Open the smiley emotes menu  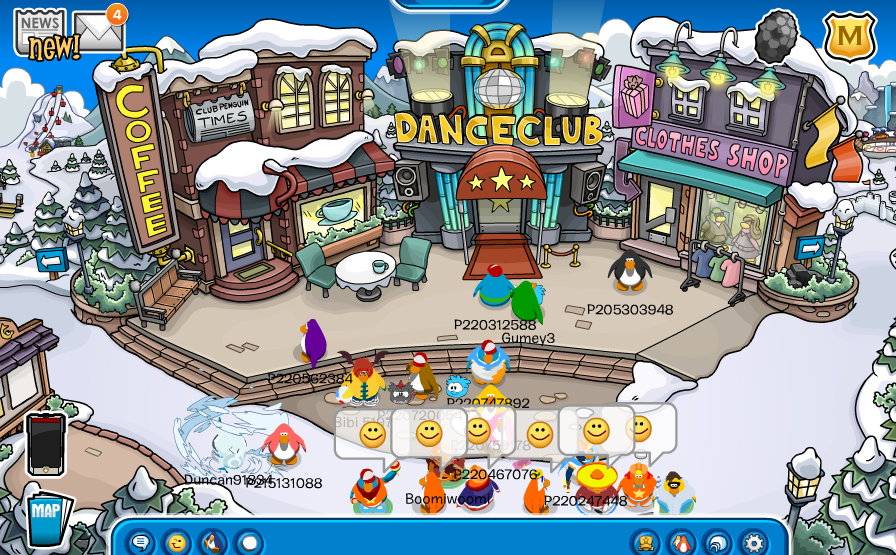177,543
